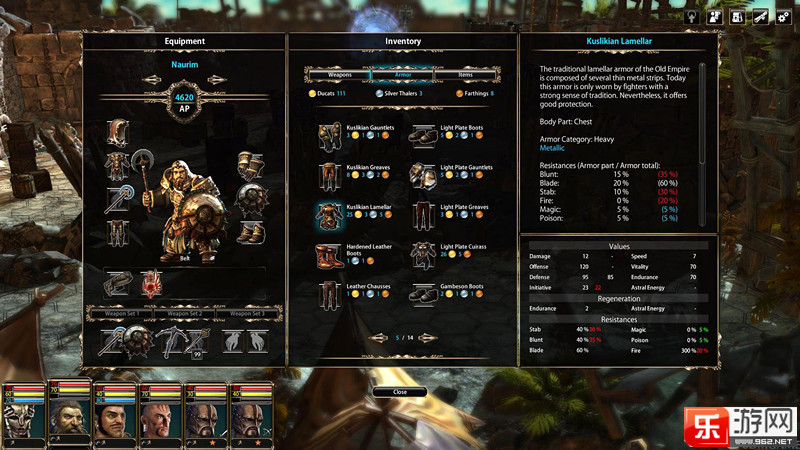The width and height of the screenshot is (800, 450).
Task: Close the equipment window
Action: (400, 392)
